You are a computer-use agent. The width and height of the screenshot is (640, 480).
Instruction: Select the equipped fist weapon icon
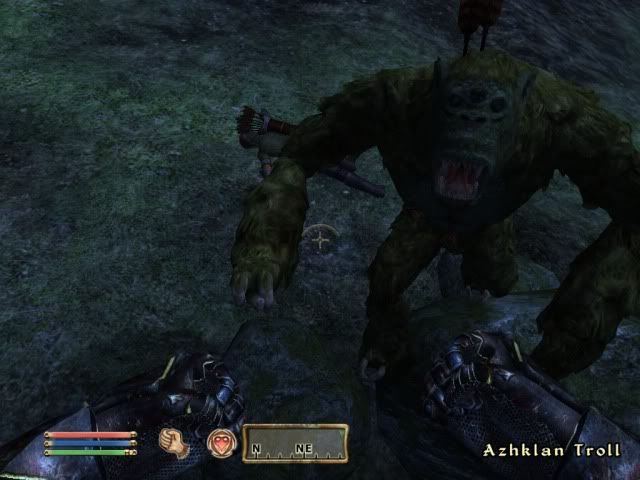click(x=175, y=441)
